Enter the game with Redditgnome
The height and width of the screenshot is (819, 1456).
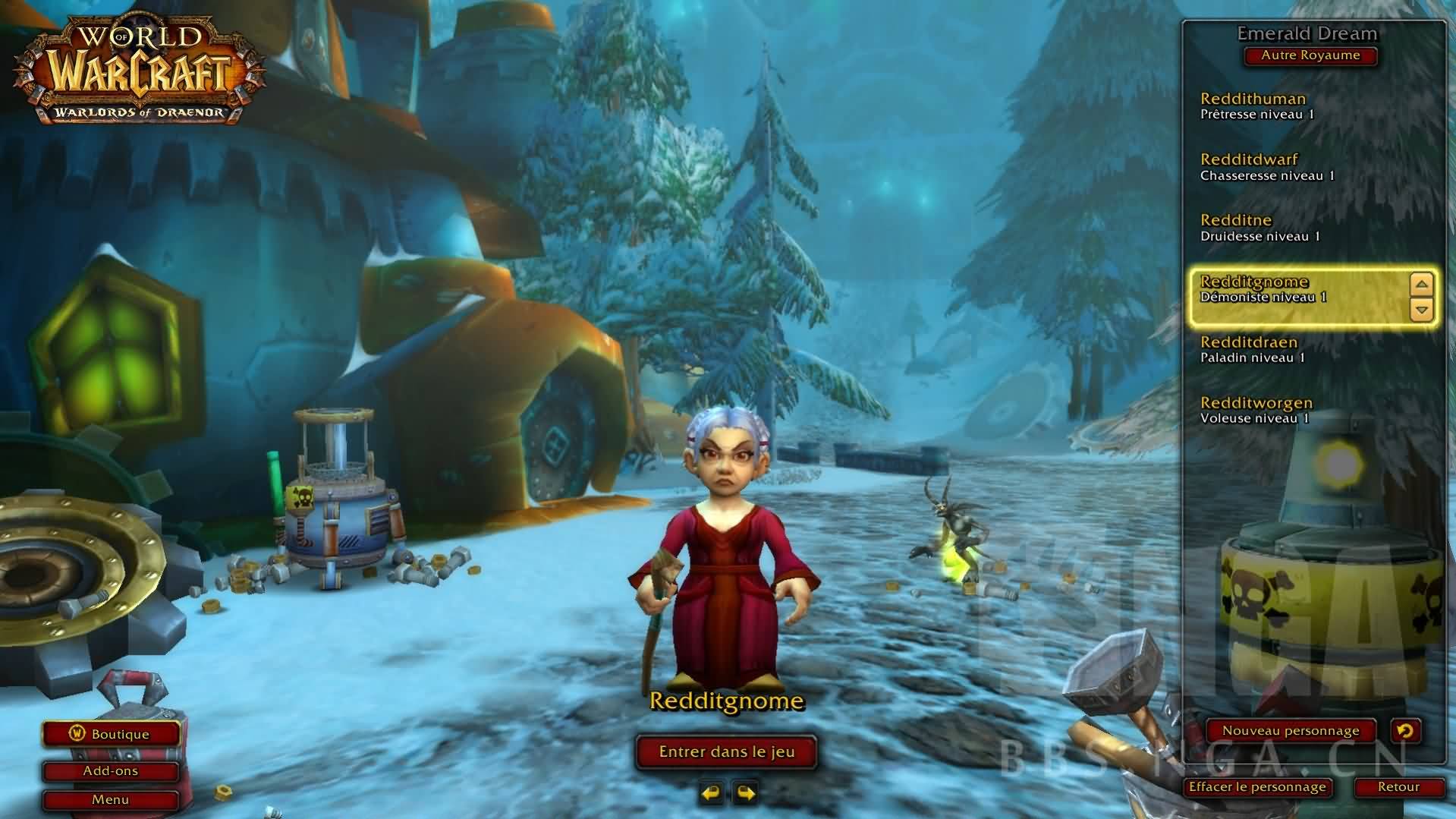point(726,751)
